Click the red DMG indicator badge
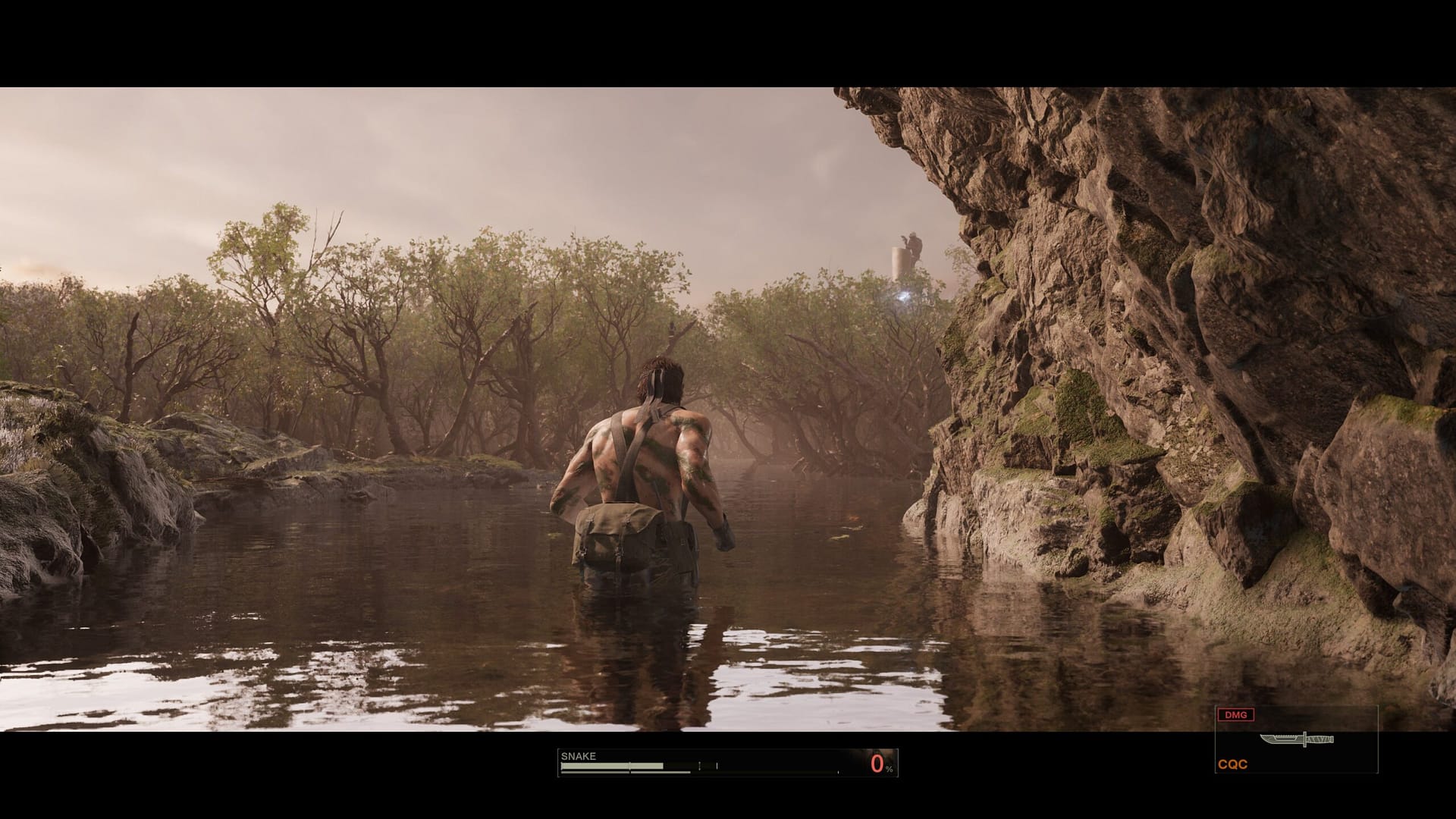This screenshot has width=1456, height=819. point(1236,716)
